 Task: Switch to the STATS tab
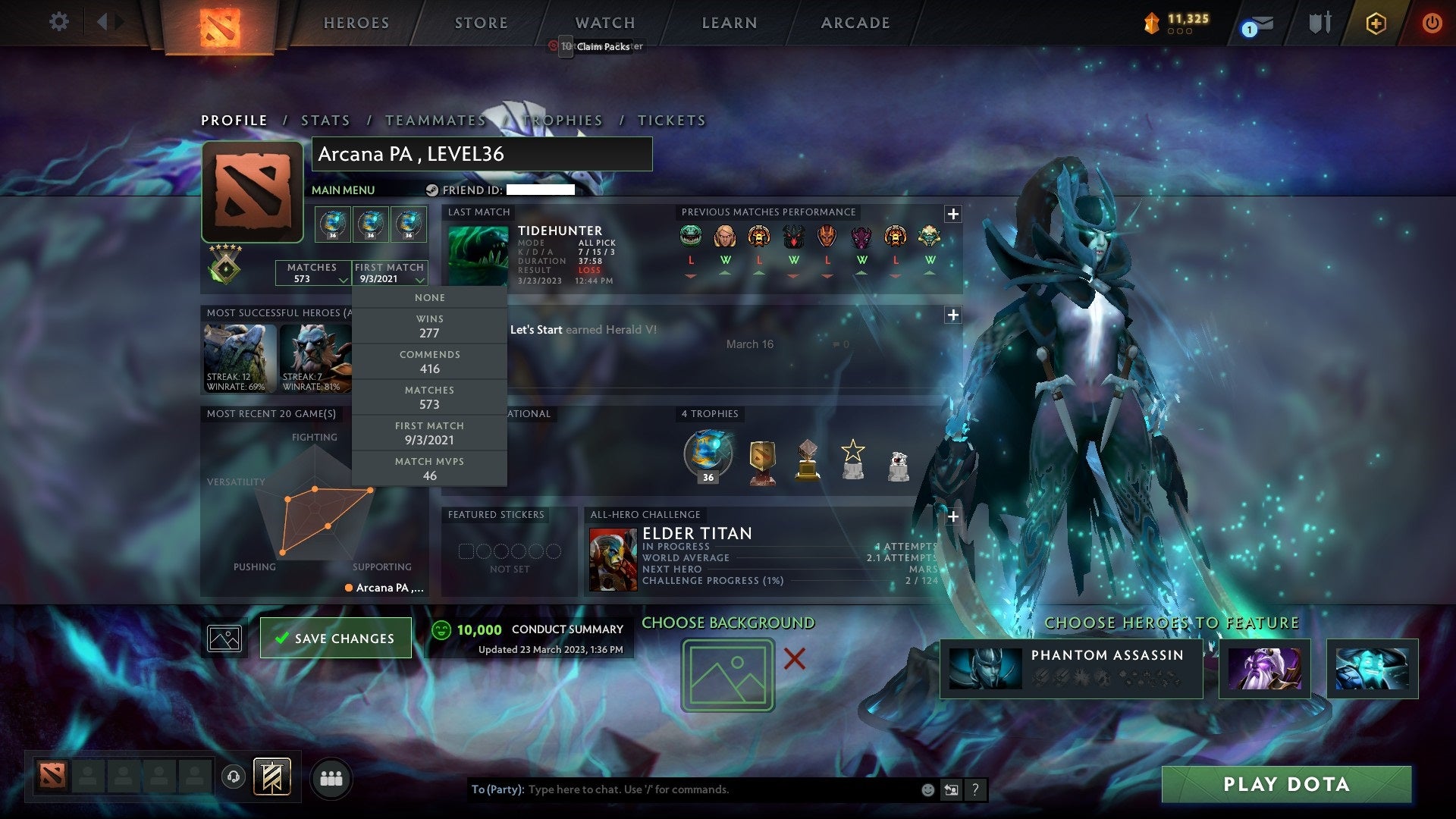[x=325, y=120]
